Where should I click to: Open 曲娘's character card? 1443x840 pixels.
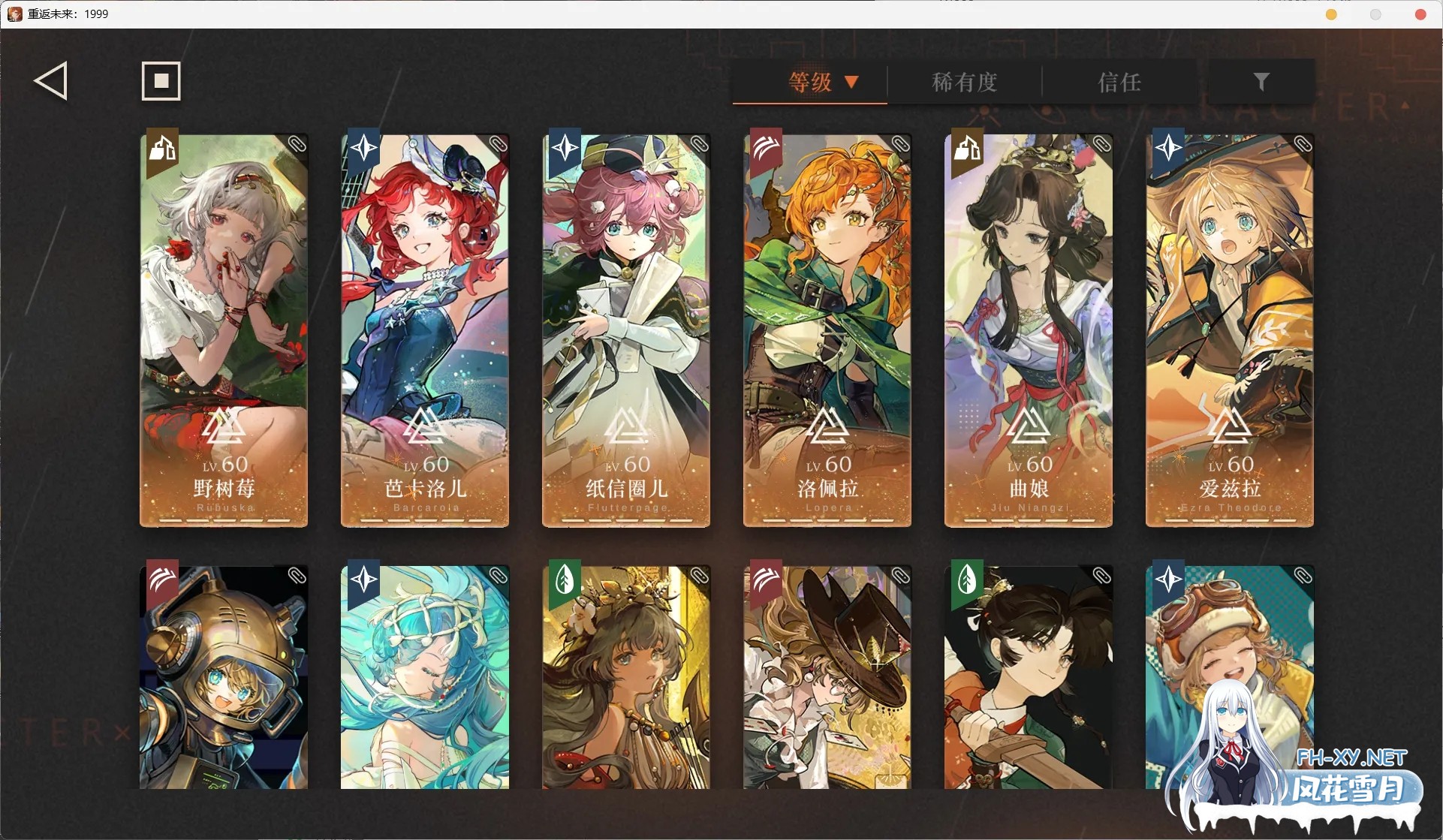point(1027,330)
